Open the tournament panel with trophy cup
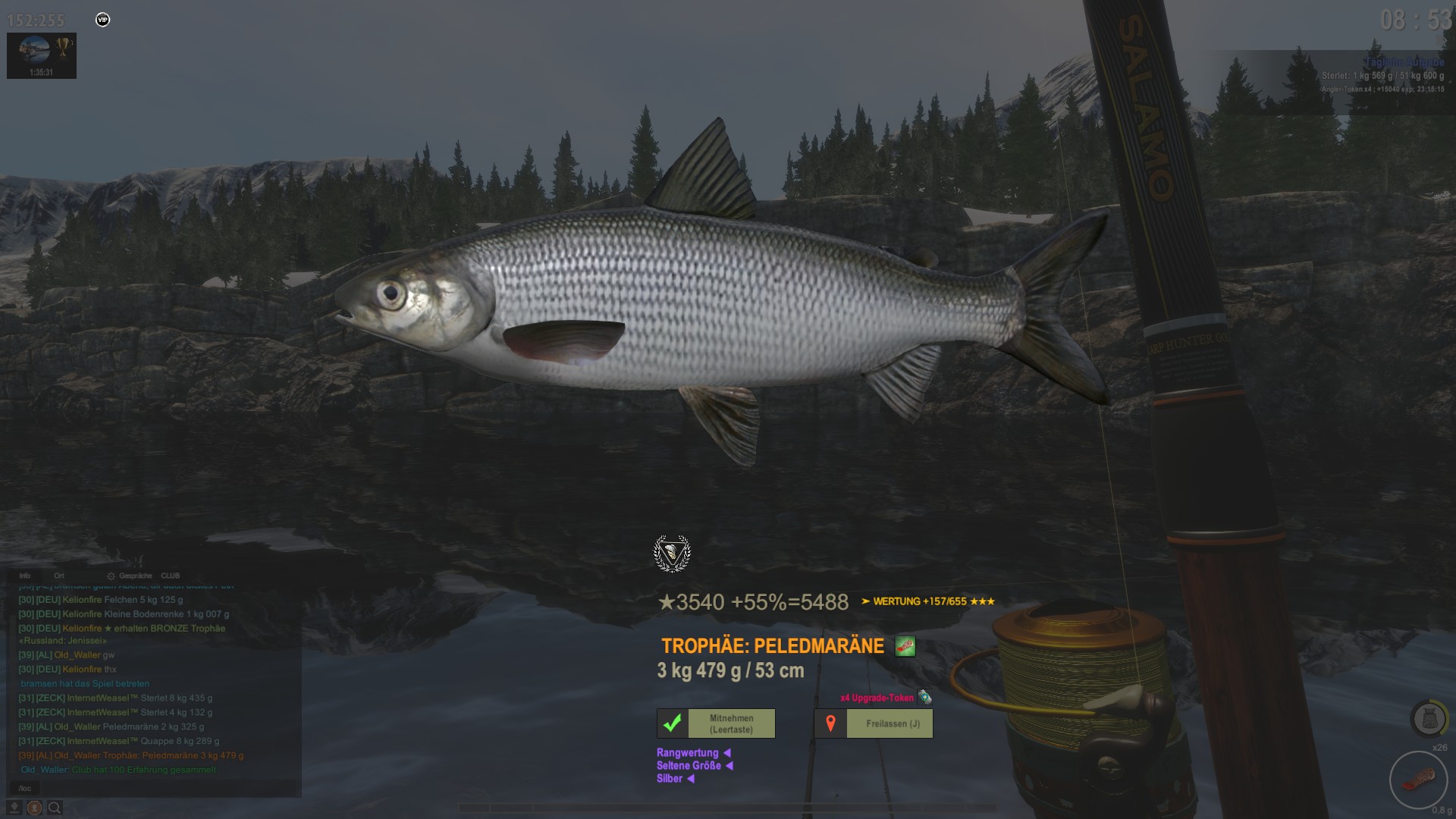The width and height of the screenshot is (1456, 819). [x=42, y=55]
